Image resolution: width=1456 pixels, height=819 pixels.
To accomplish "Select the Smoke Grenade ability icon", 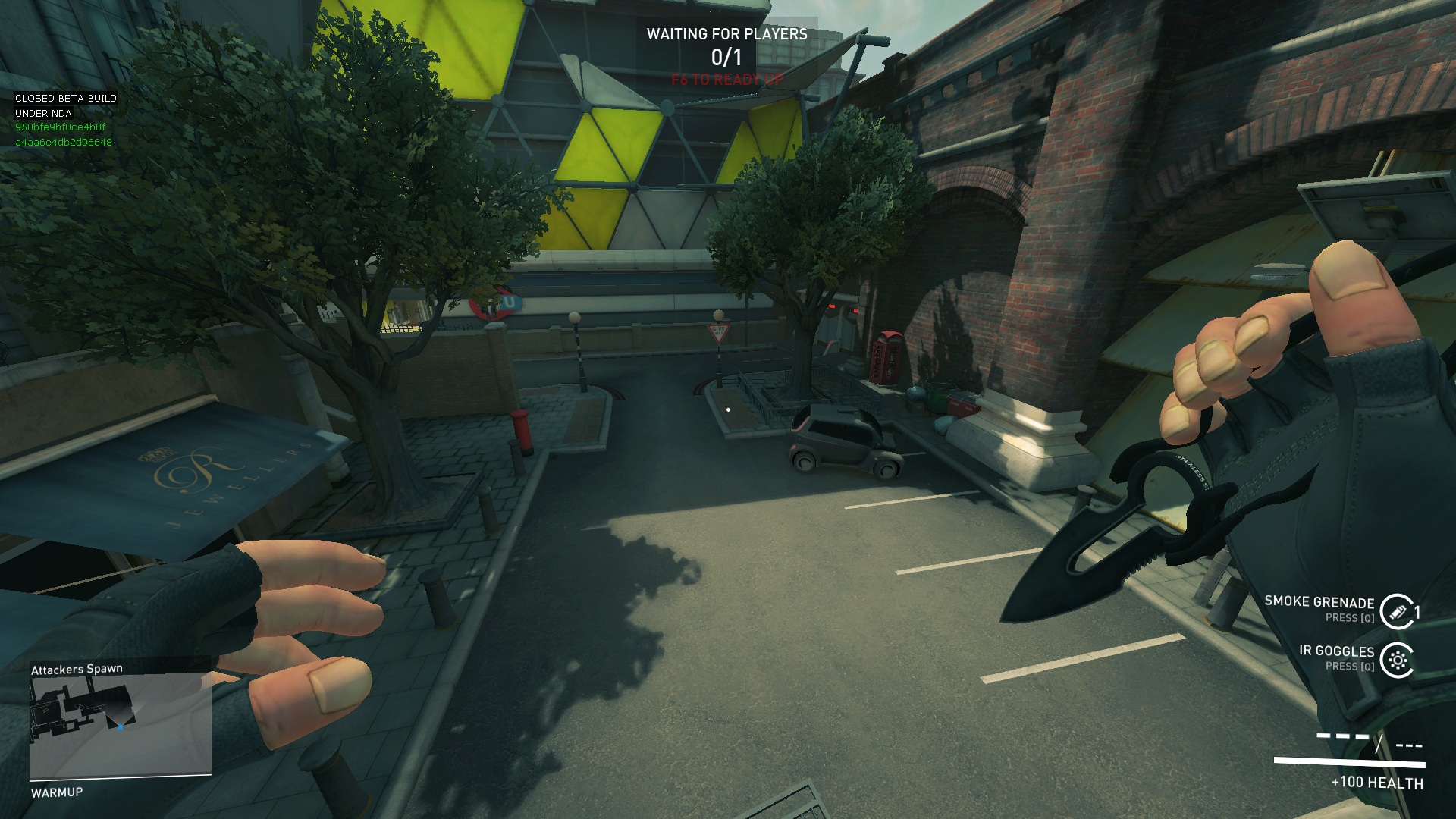I will (x=1396, y=611).
